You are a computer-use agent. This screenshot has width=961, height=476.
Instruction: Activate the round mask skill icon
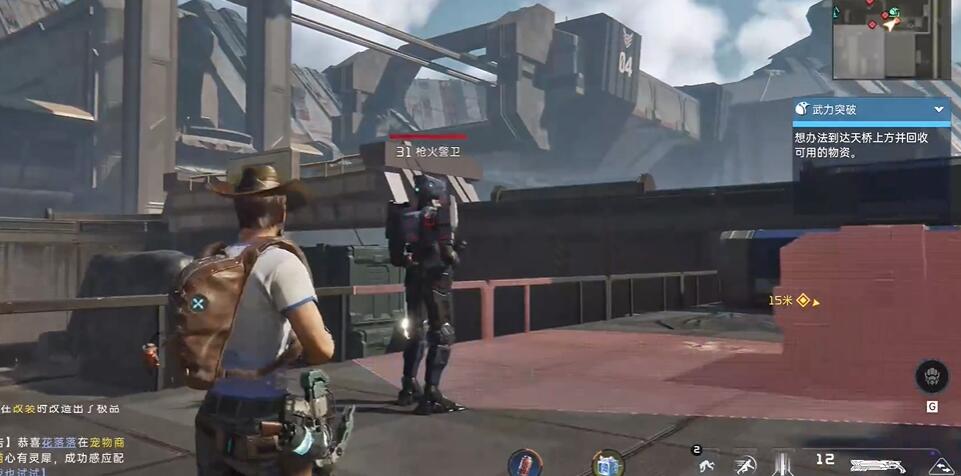click(931, 377)
